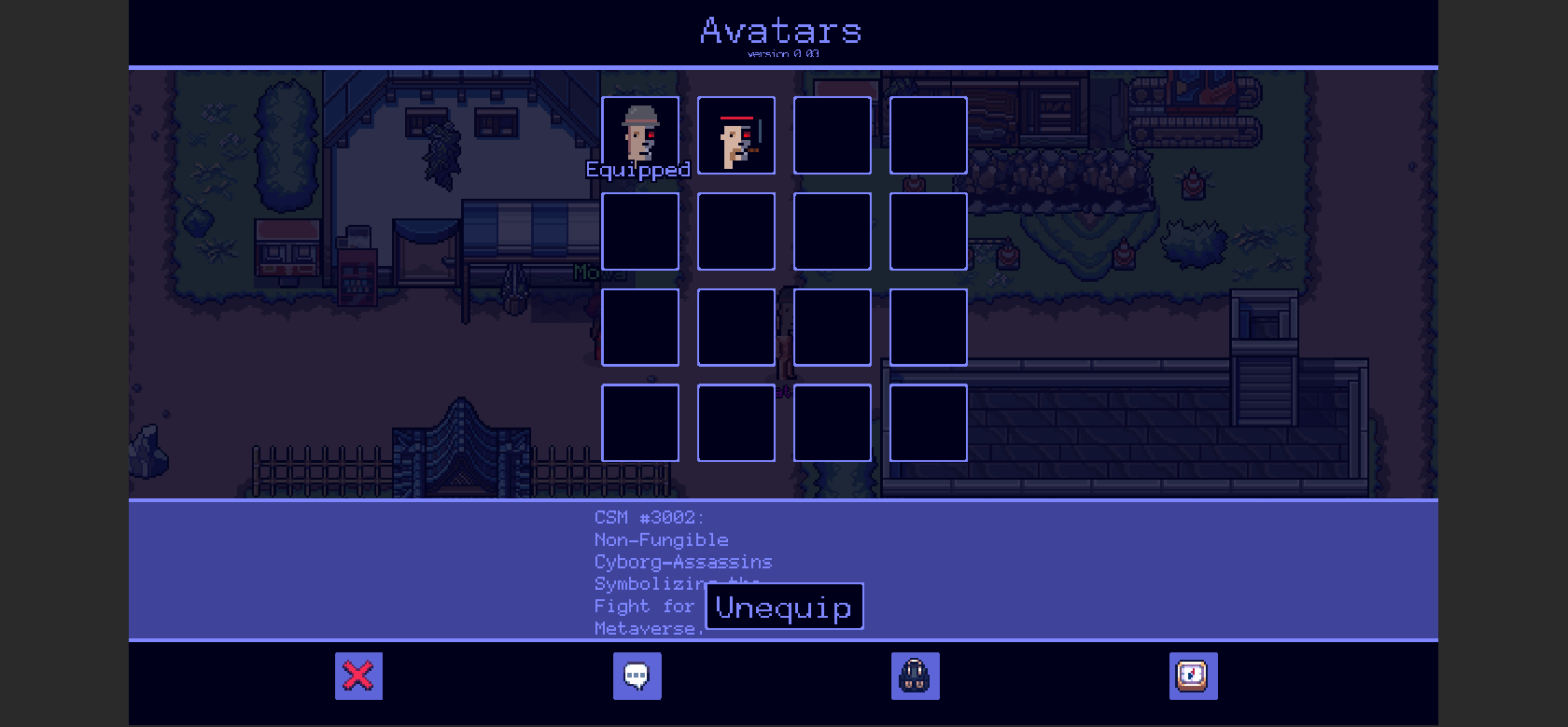This screenshot has height=727, width=1568.
Task: Click the last slot of the avatar grid
Action: click(x=929, y=423)
